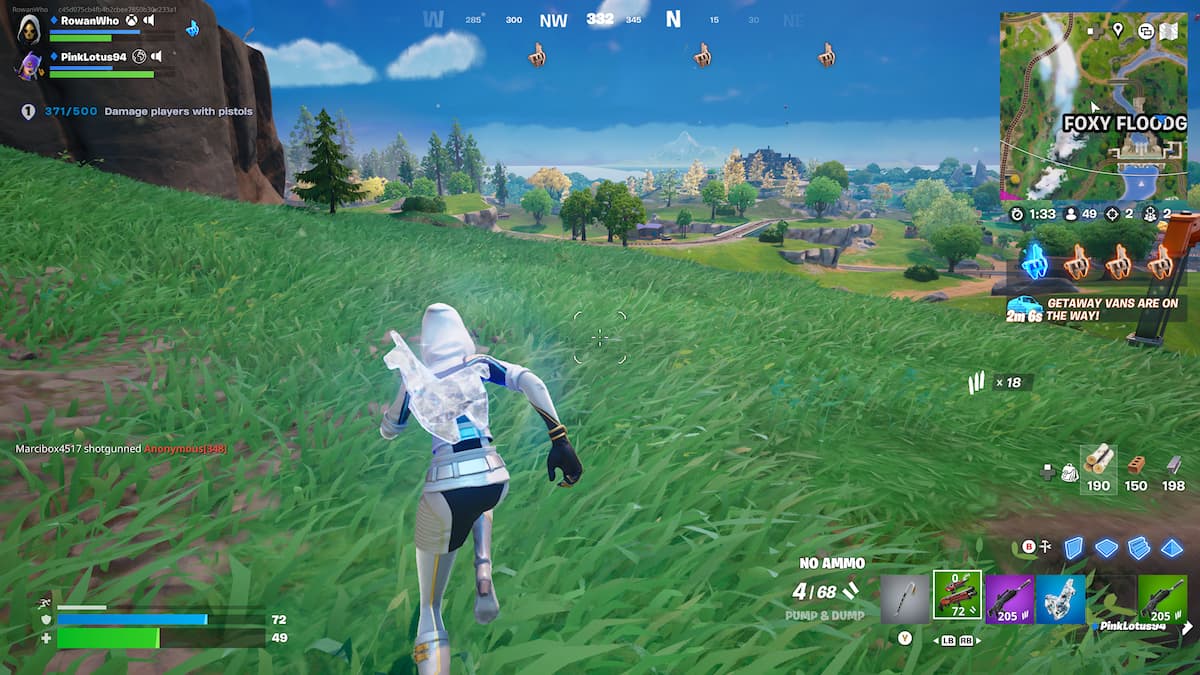Image resolution: width=1200 pixels, height=675 pixels.
Task: Choose the wall building piece
Action: (1073, 547)
